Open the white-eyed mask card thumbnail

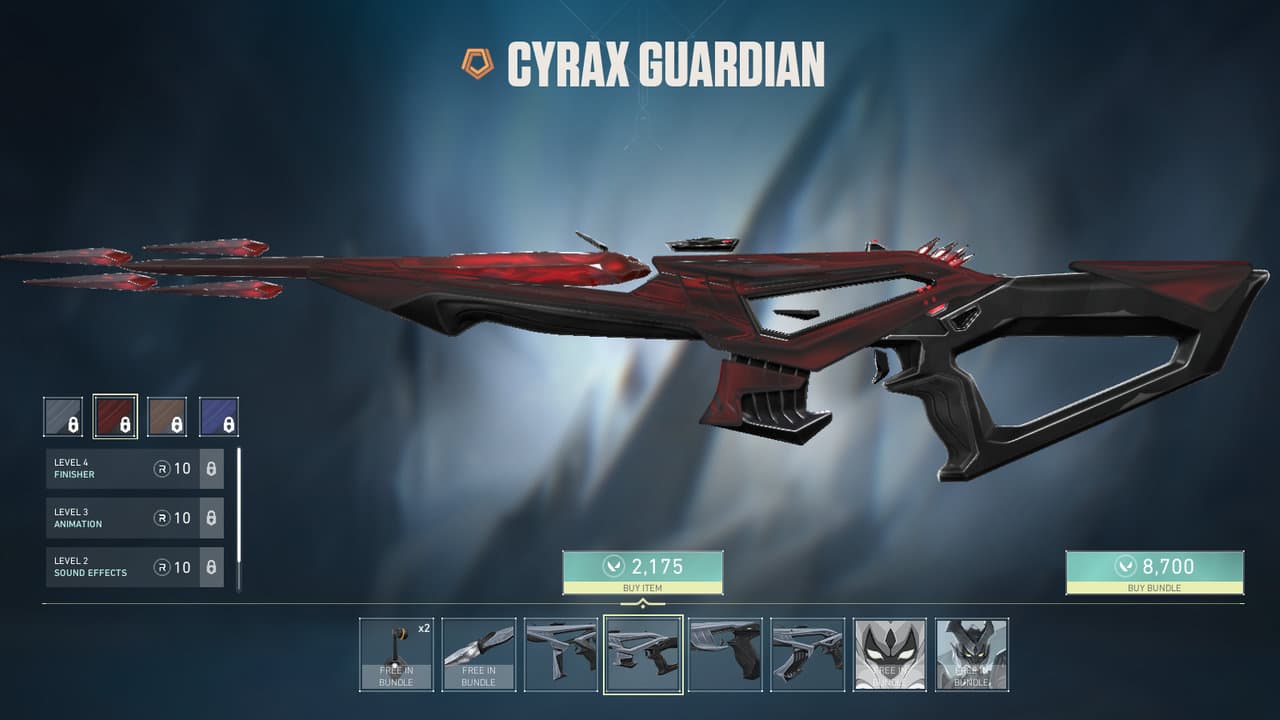pyautogui.click(x=889, y=654)
